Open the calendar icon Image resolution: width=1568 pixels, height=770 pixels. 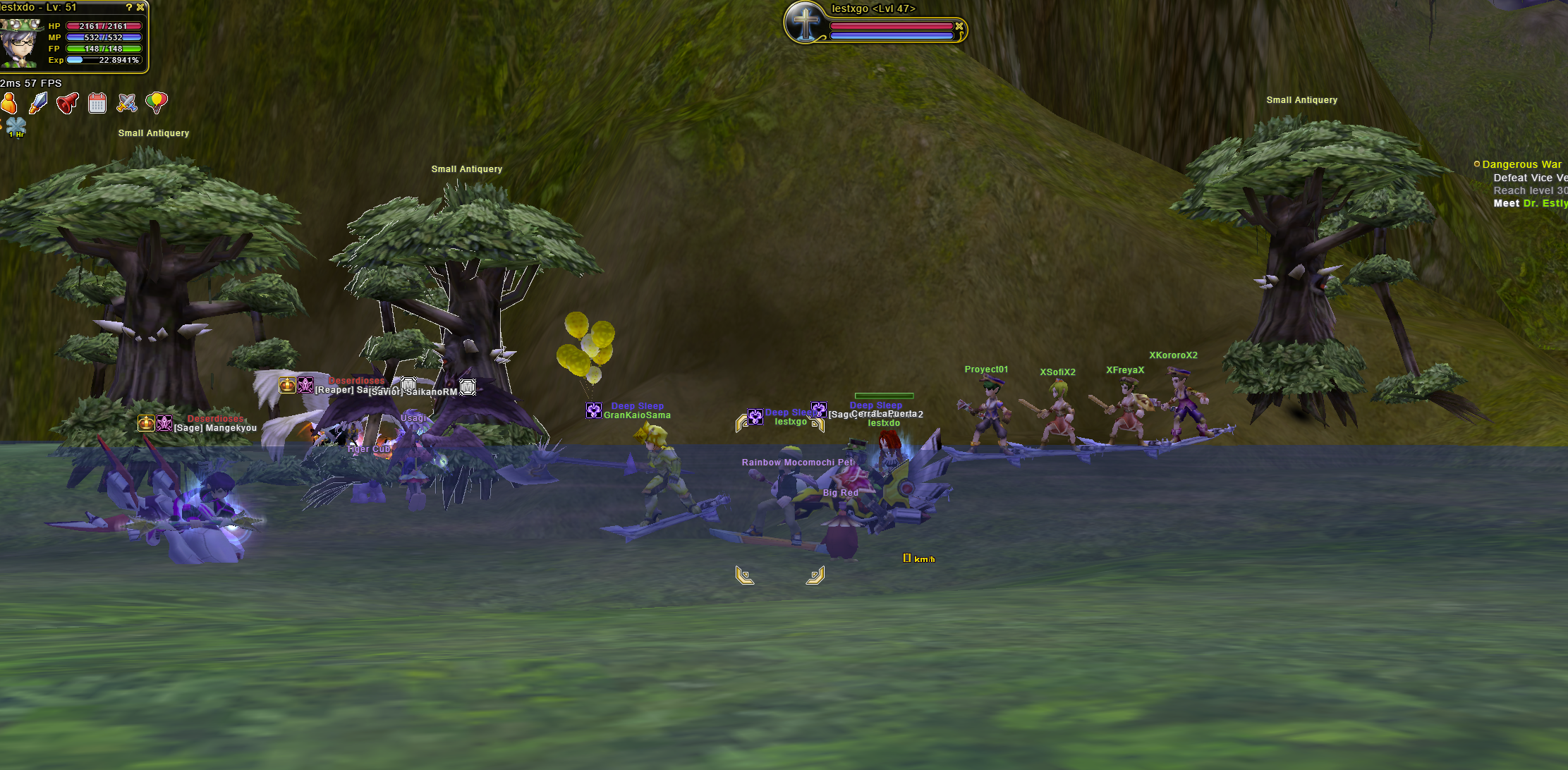coord(97,104)
